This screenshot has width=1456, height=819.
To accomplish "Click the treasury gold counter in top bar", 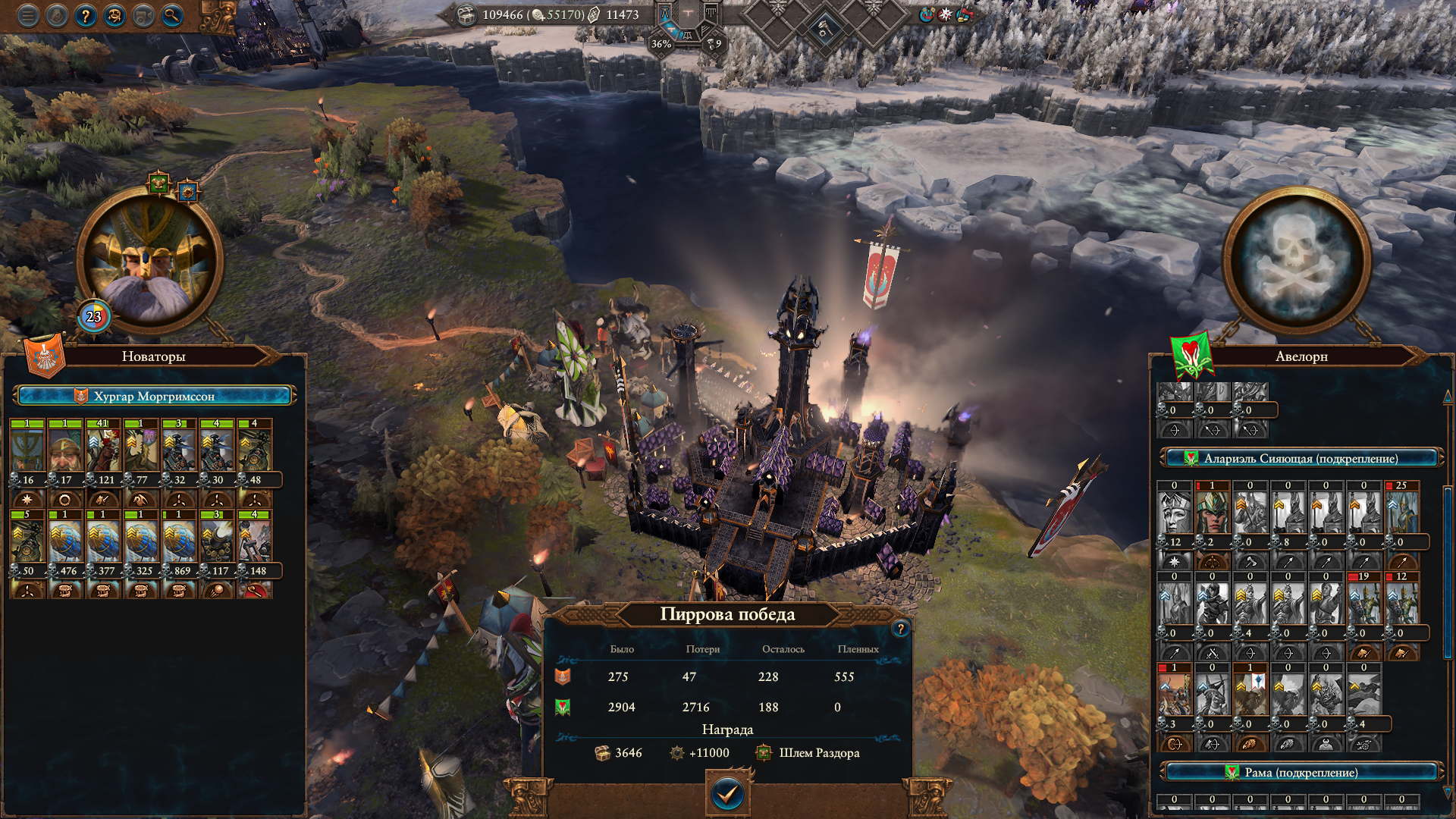I will click(502, 14).
